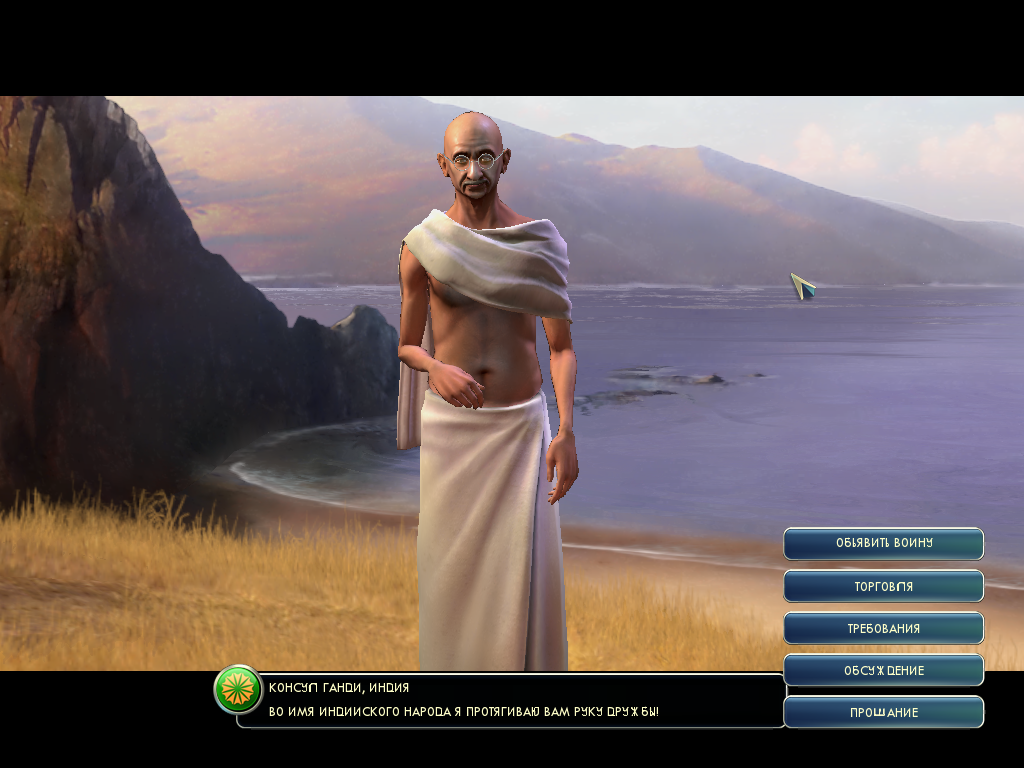Declare war with Объявить войну
Image resolution: width=1024 pixels, height=768 pixels.
(883, 543)
